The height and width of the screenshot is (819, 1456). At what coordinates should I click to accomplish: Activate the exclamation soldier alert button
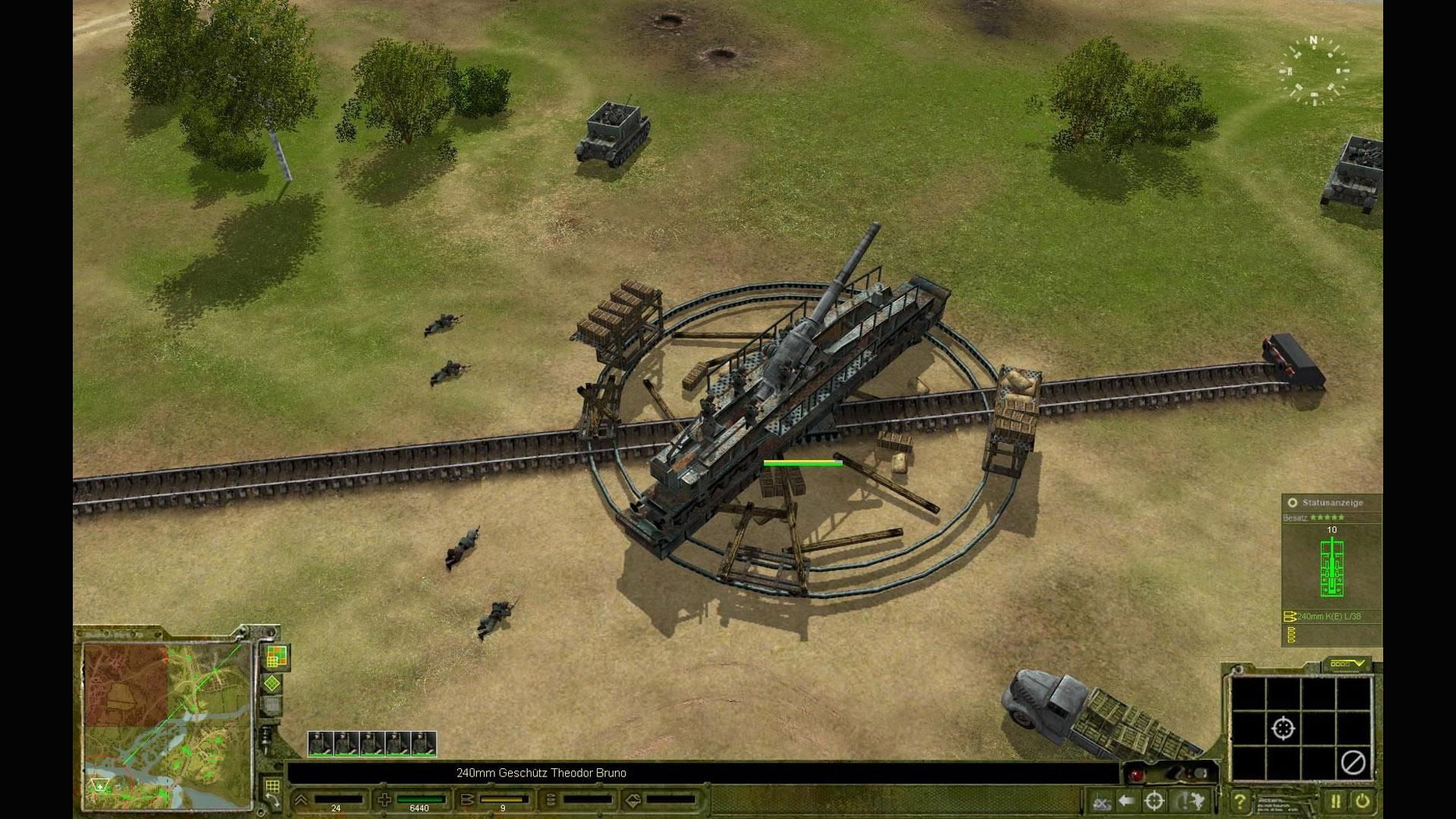(1190, 801)
